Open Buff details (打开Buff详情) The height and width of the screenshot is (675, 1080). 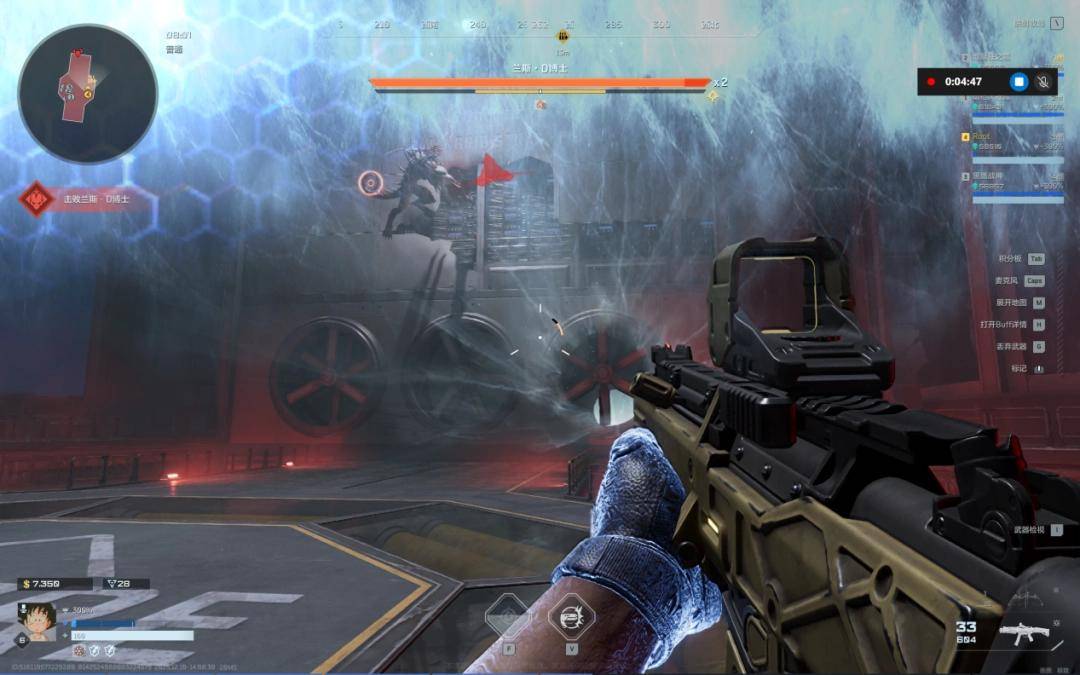[x=1012, y=324]
